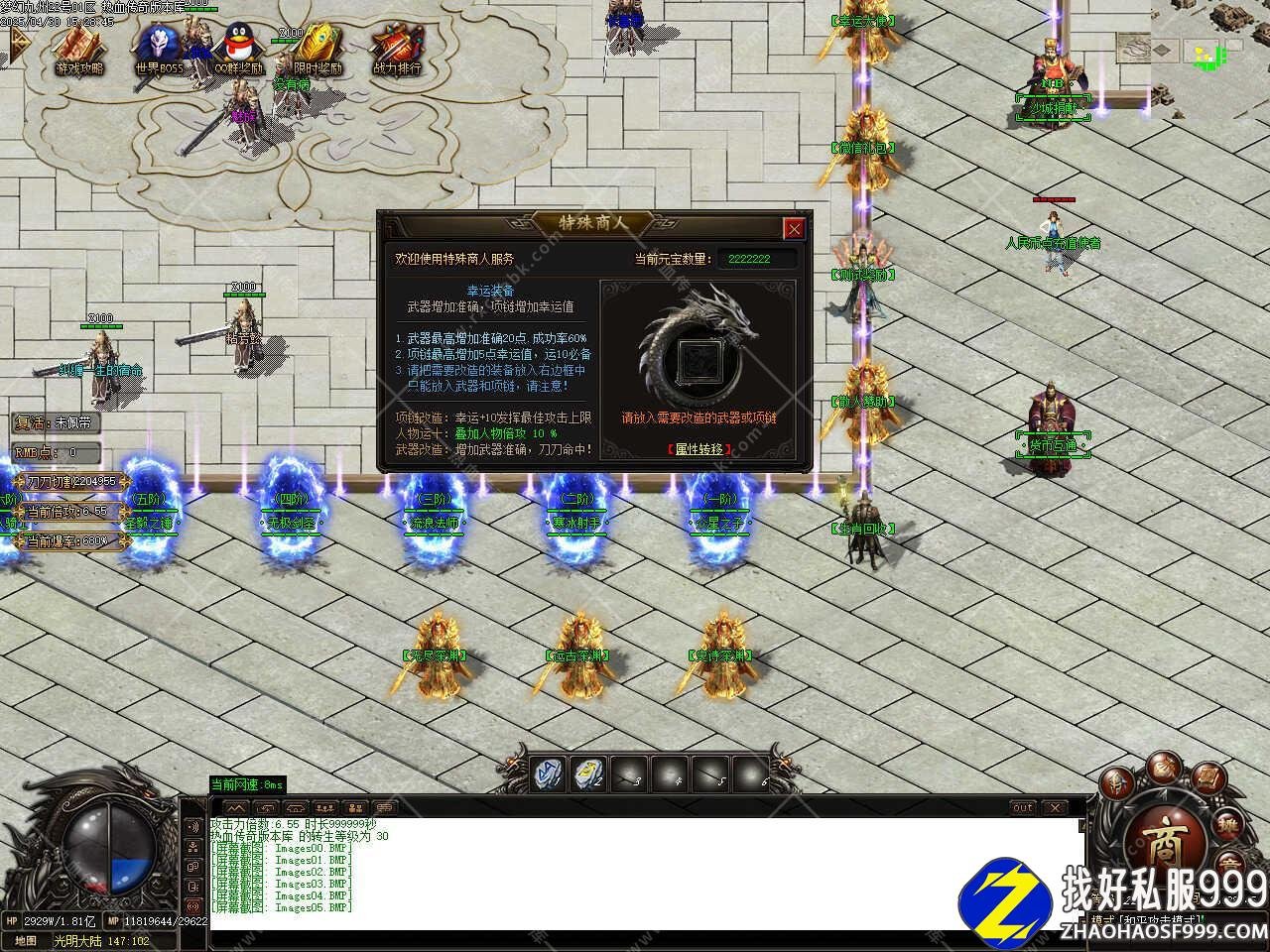Collapse the top icon bar arrow

coord(17,43)
